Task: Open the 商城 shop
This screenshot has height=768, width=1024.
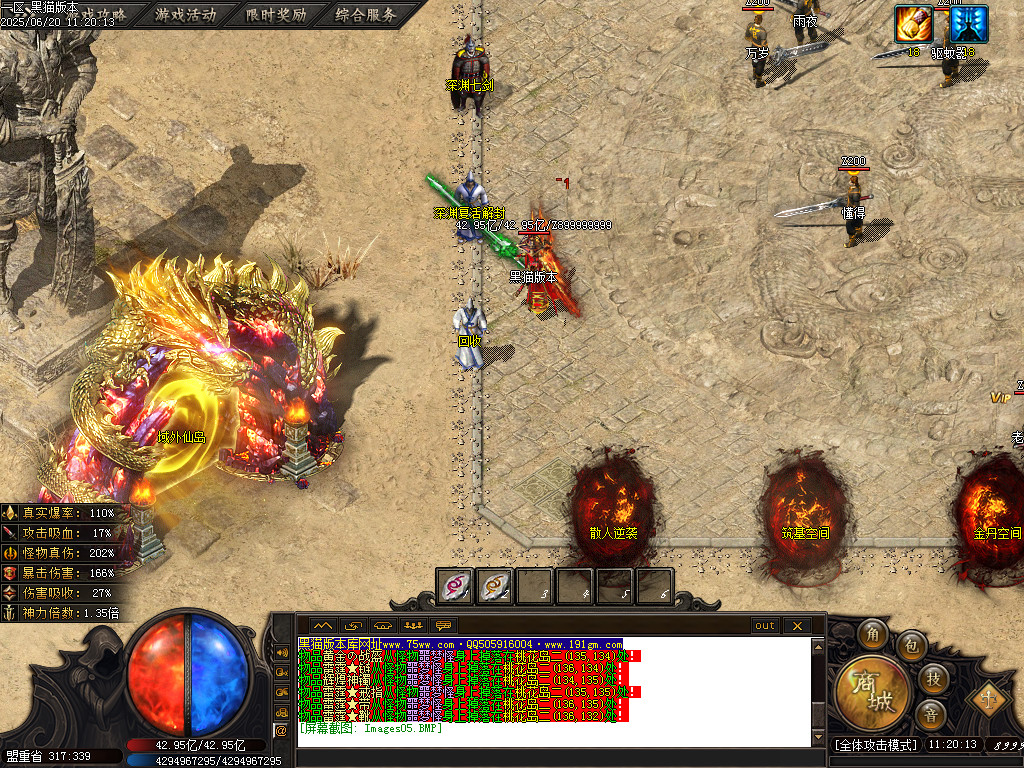Action: pos(874,692)
